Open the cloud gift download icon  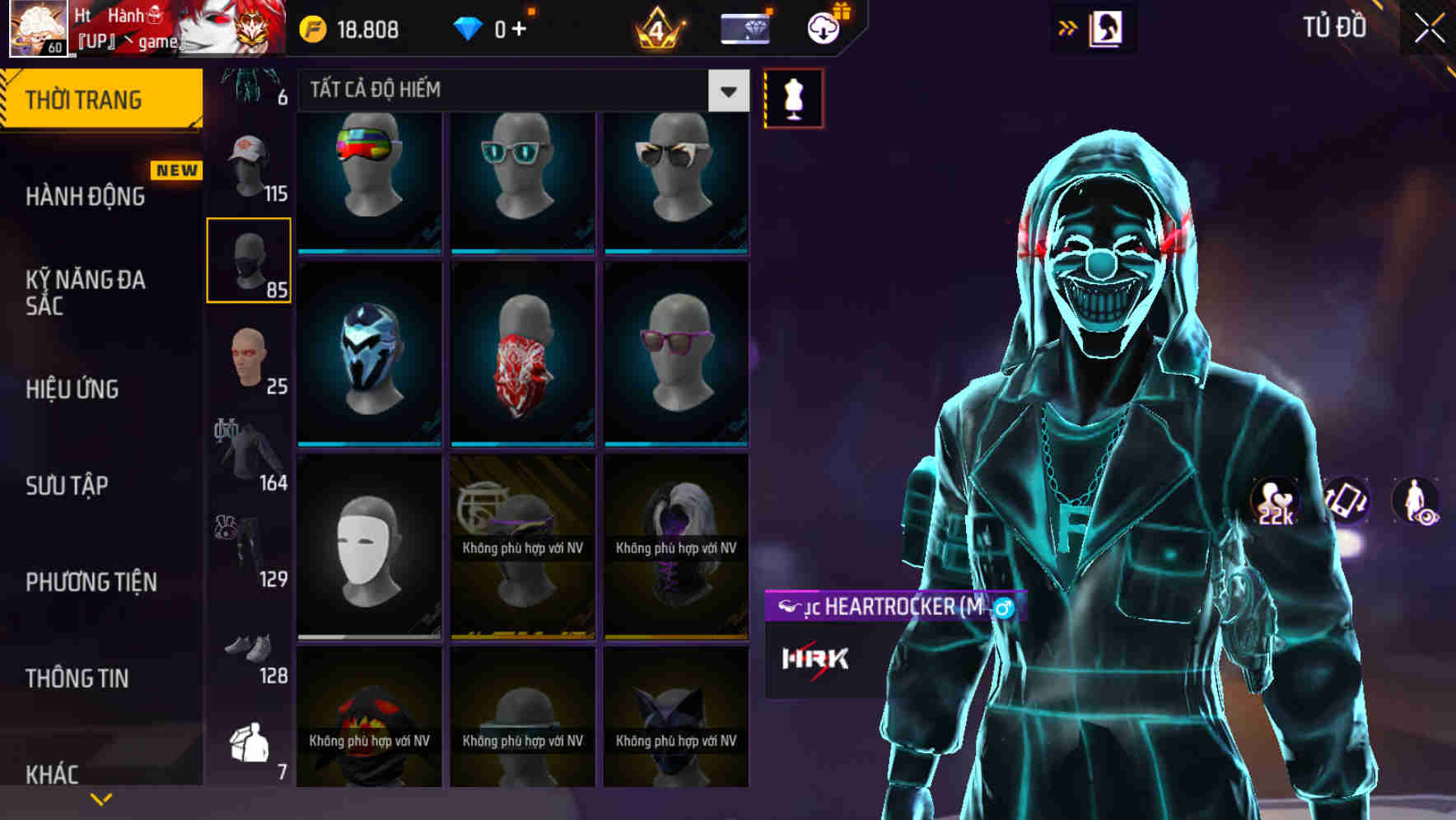(824, 27)
